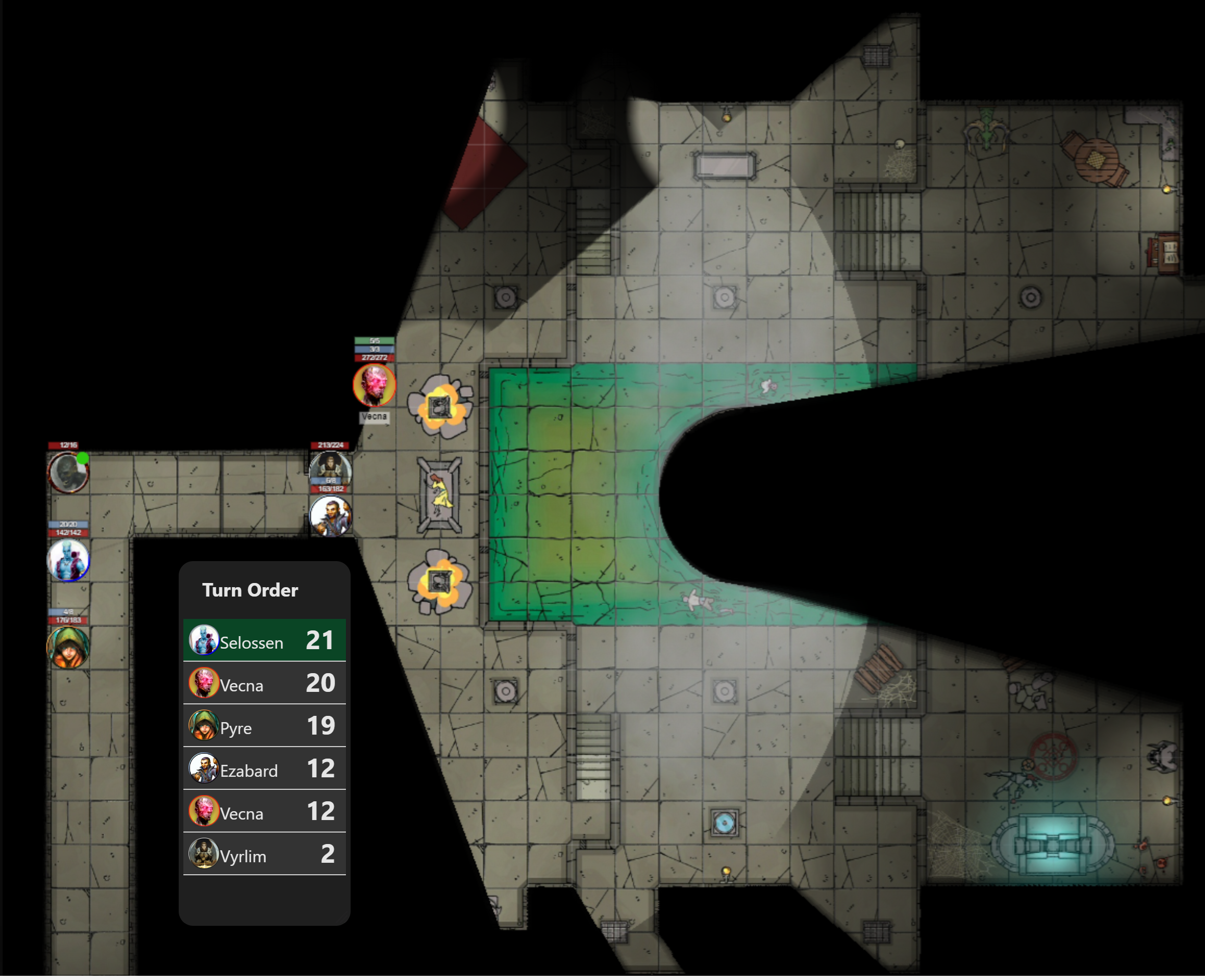Click the Vecna entry with initiative 20

264,684
